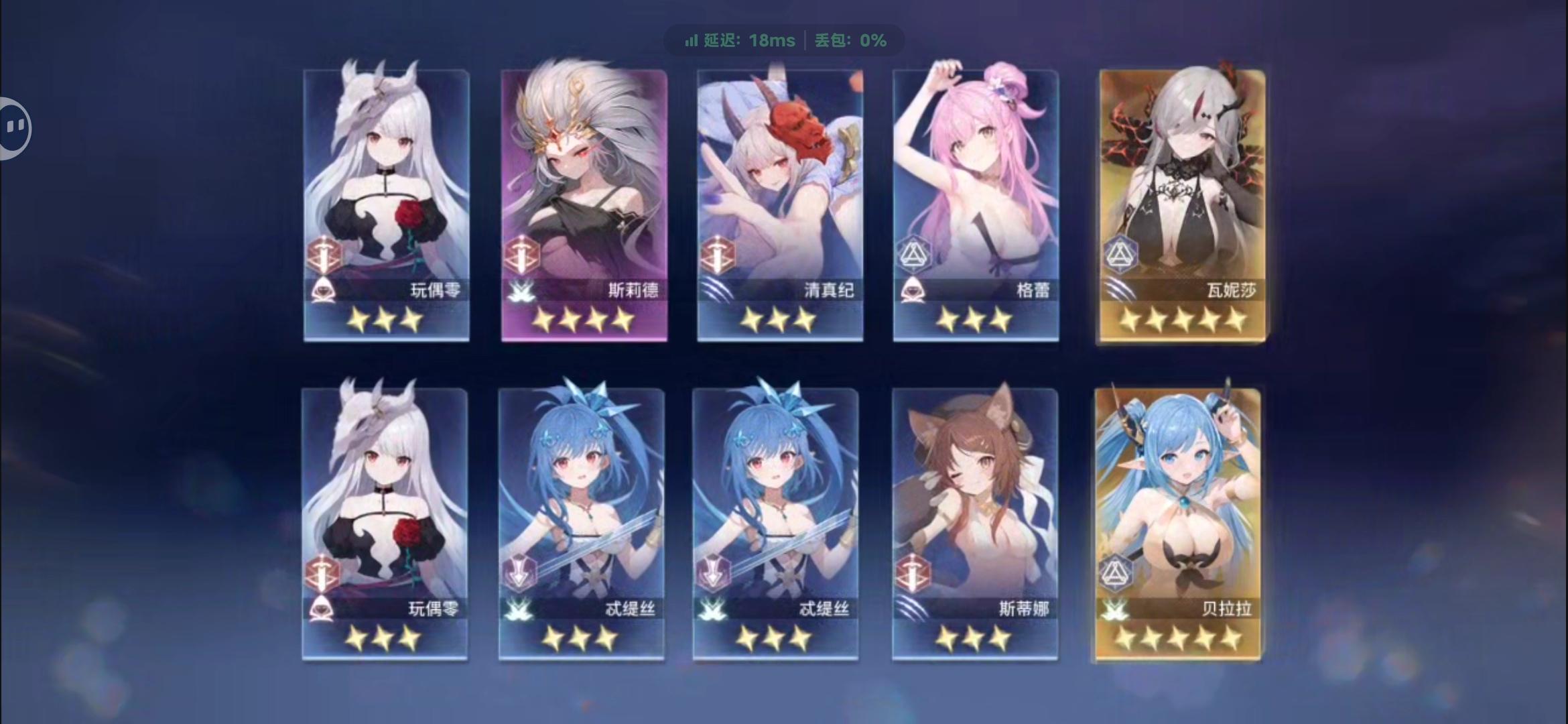Open the second 忒缇丝 card
This screenshot has width=1568, height=724.
(777, 509)
